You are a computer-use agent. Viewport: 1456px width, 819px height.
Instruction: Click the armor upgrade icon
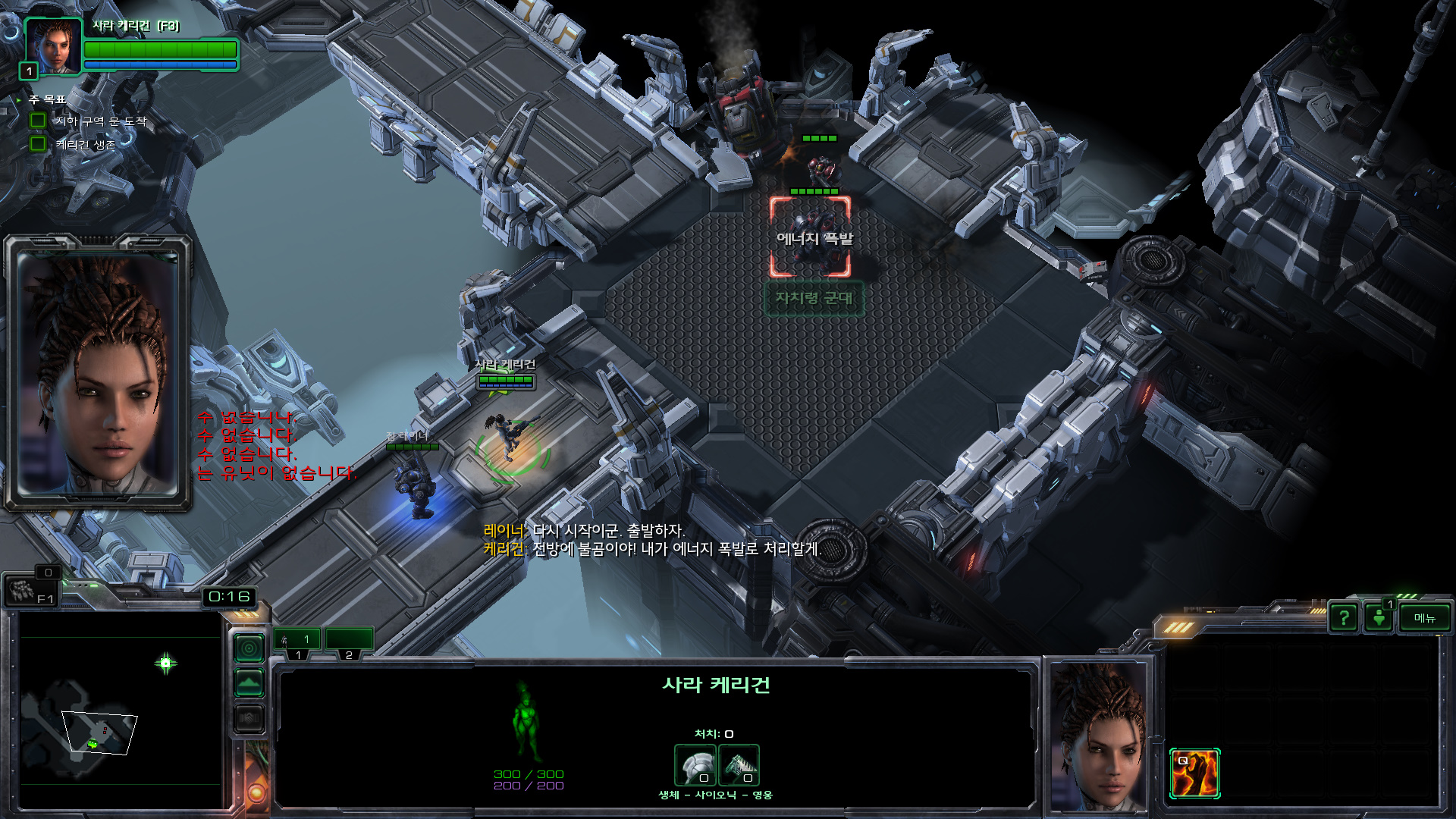(695, 764)
